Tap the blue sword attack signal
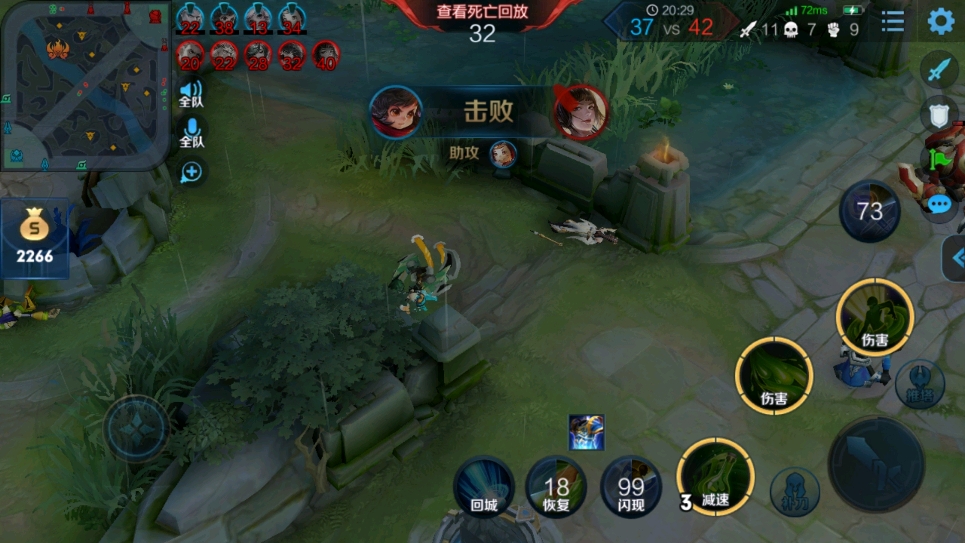 click(938, 70)
